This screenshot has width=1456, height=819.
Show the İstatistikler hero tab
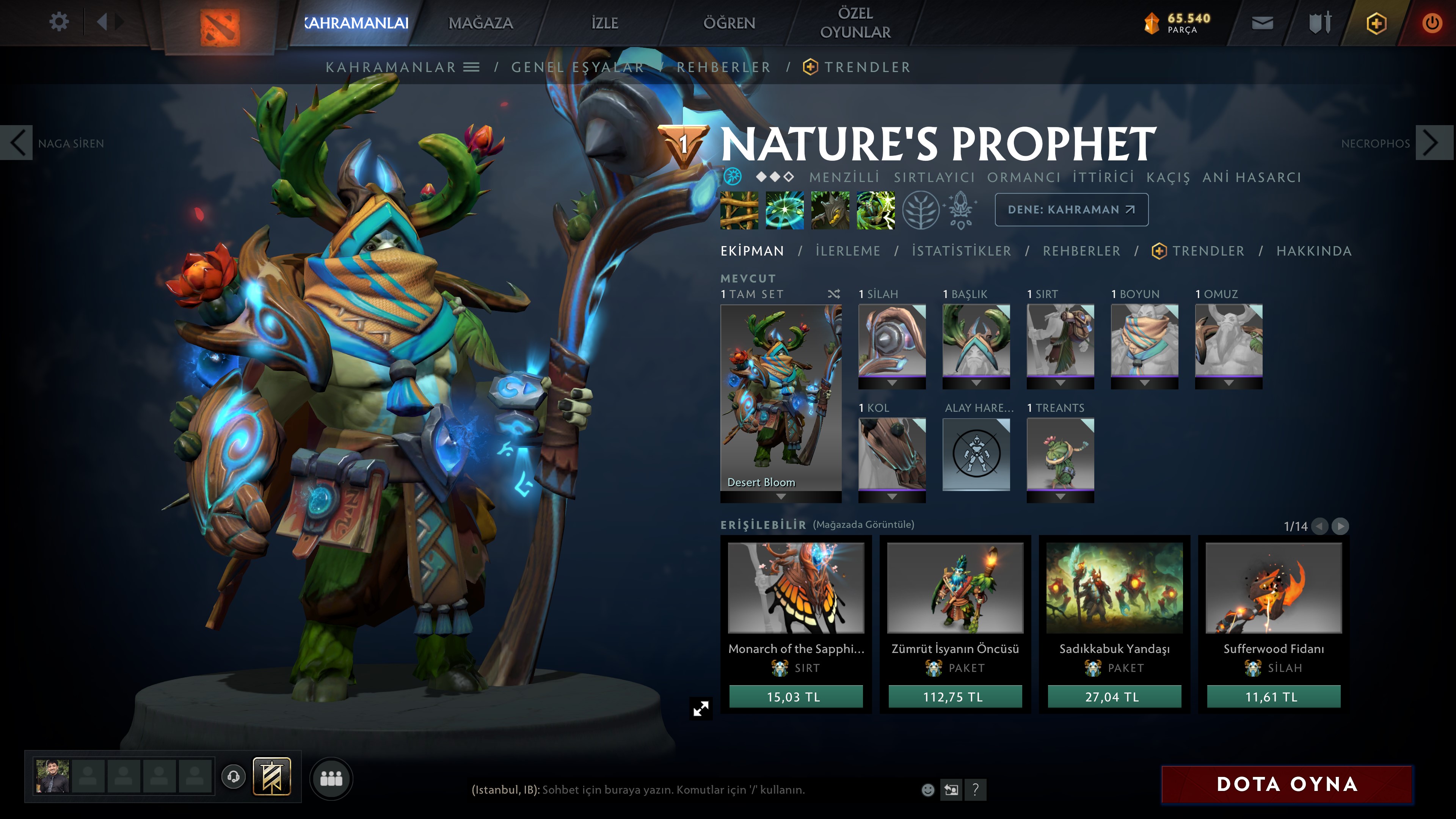coord(961,251)
